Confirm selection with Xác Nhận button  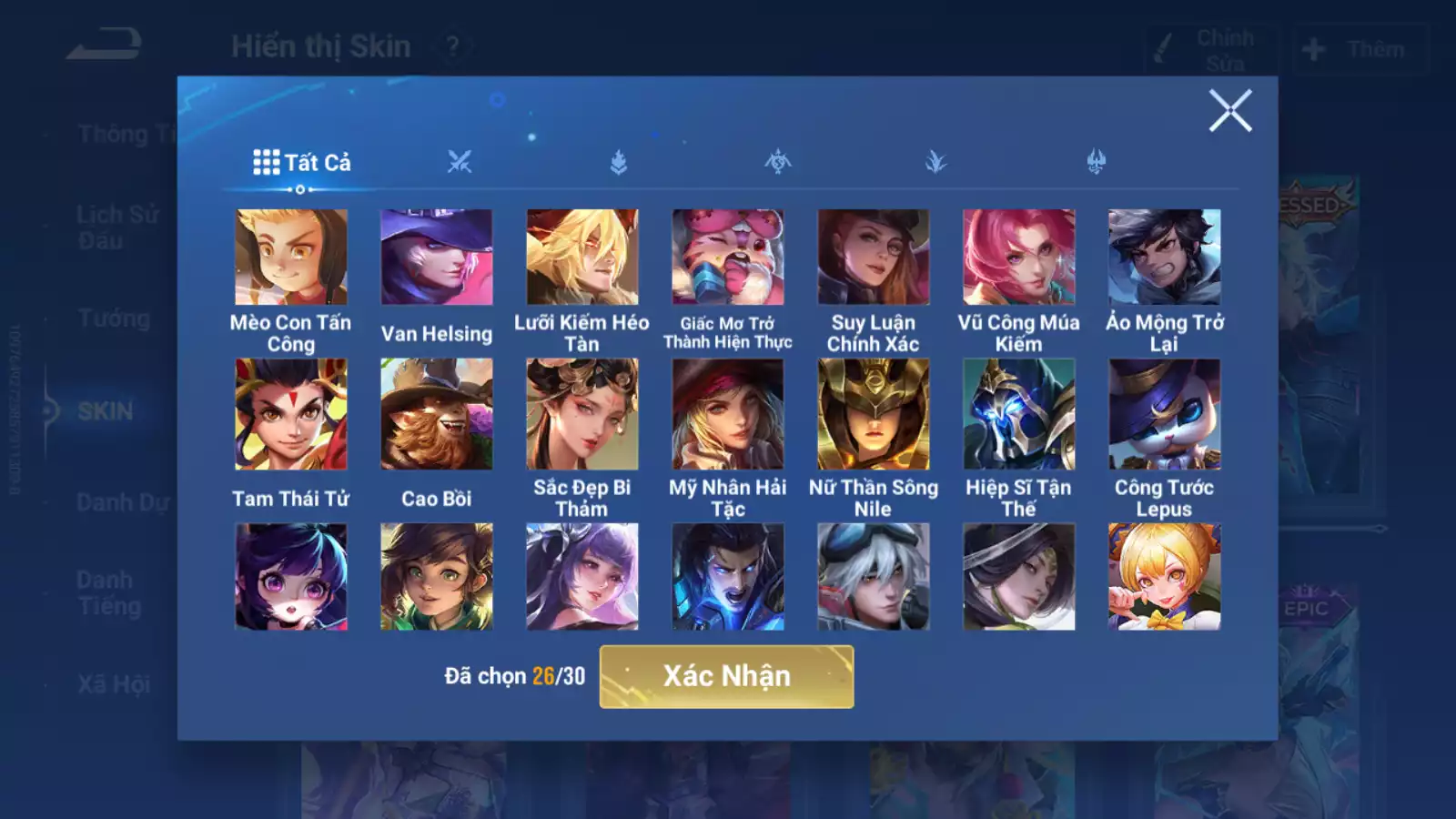(726, 676)
